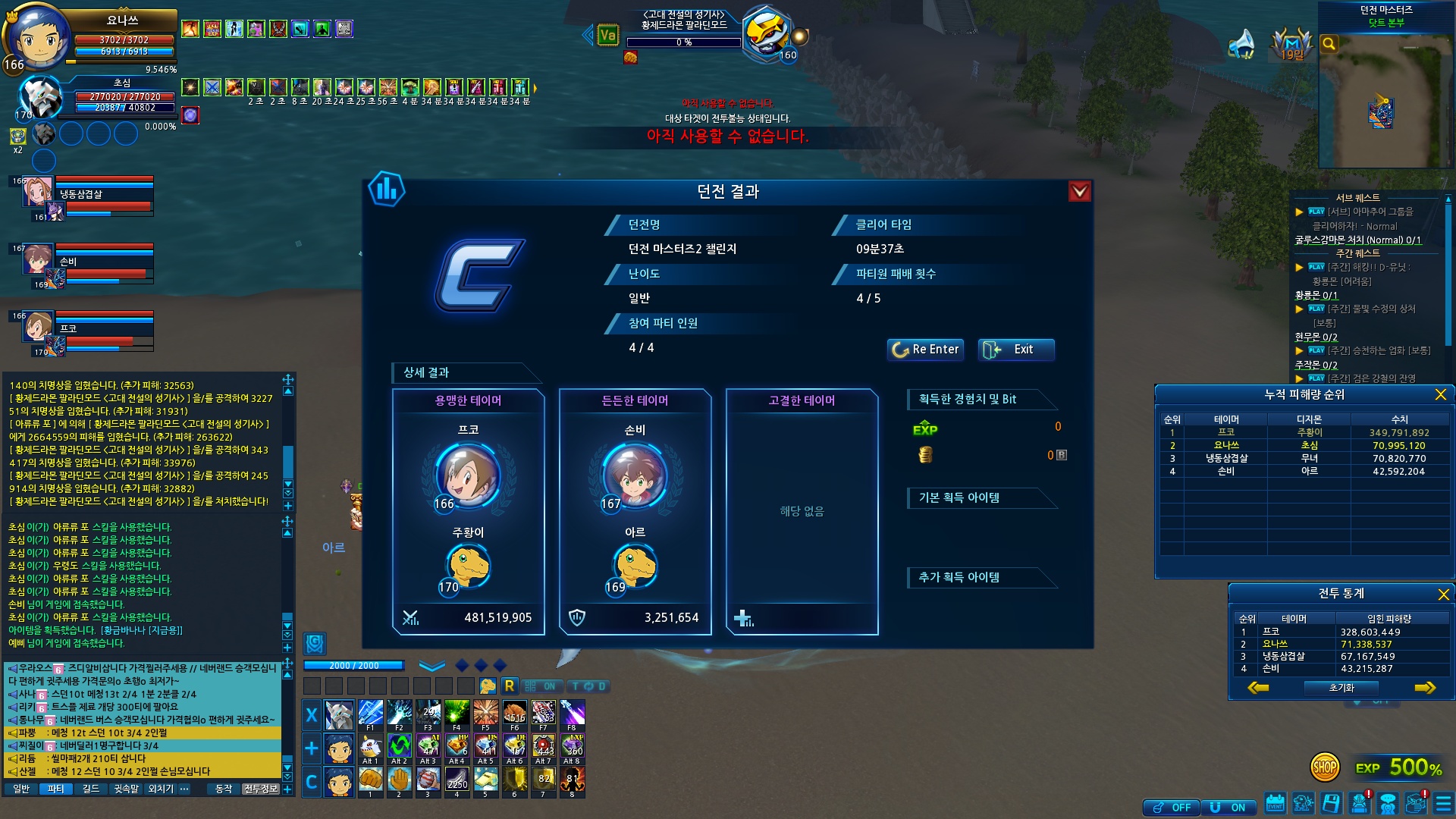Toggle the magnet ON auto-loot button

(1228, 808)
